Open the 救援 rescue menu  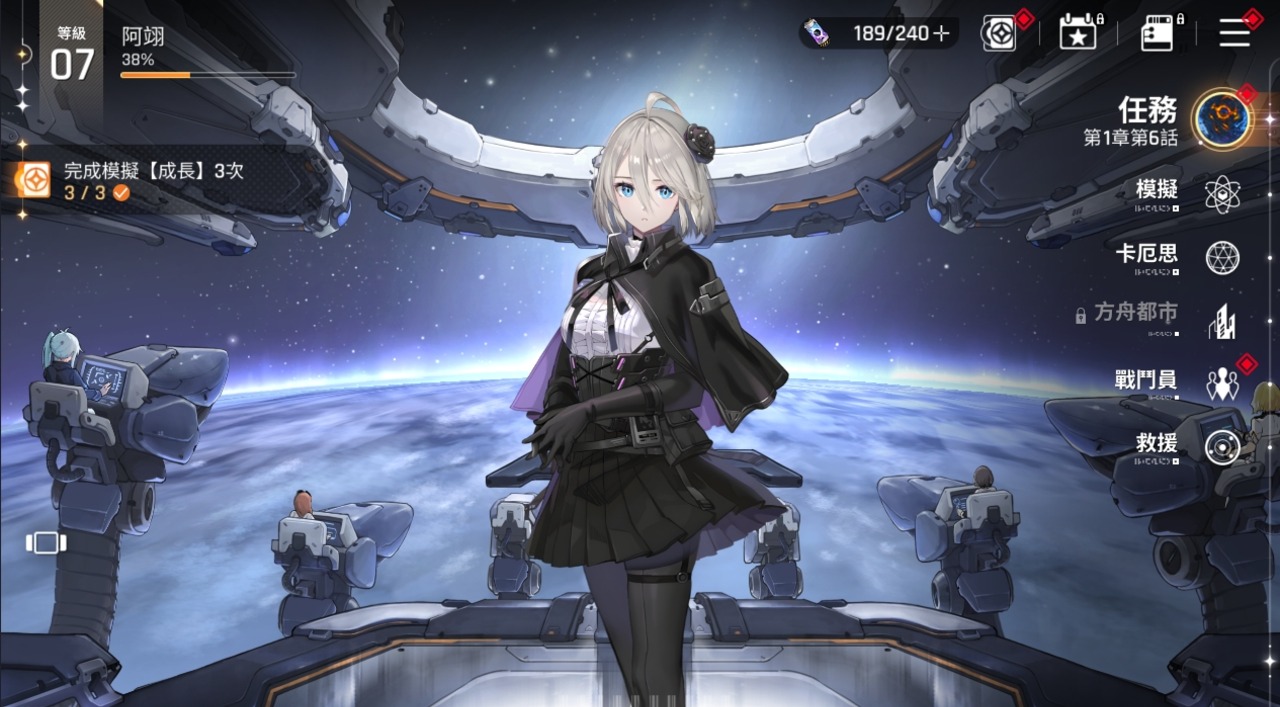point(1221,446)
